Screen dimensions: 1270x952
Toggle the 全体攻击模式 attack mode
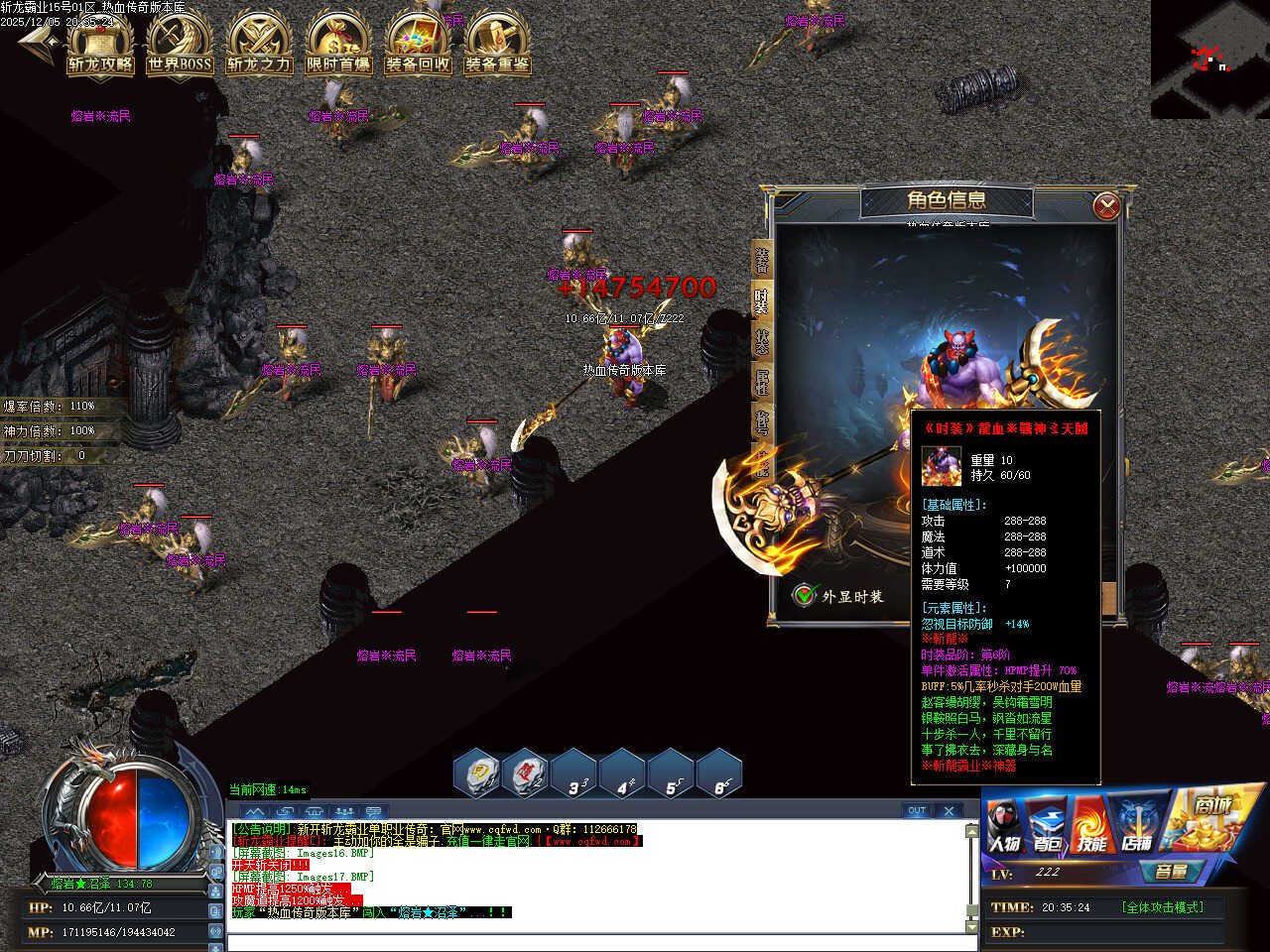1162,907
